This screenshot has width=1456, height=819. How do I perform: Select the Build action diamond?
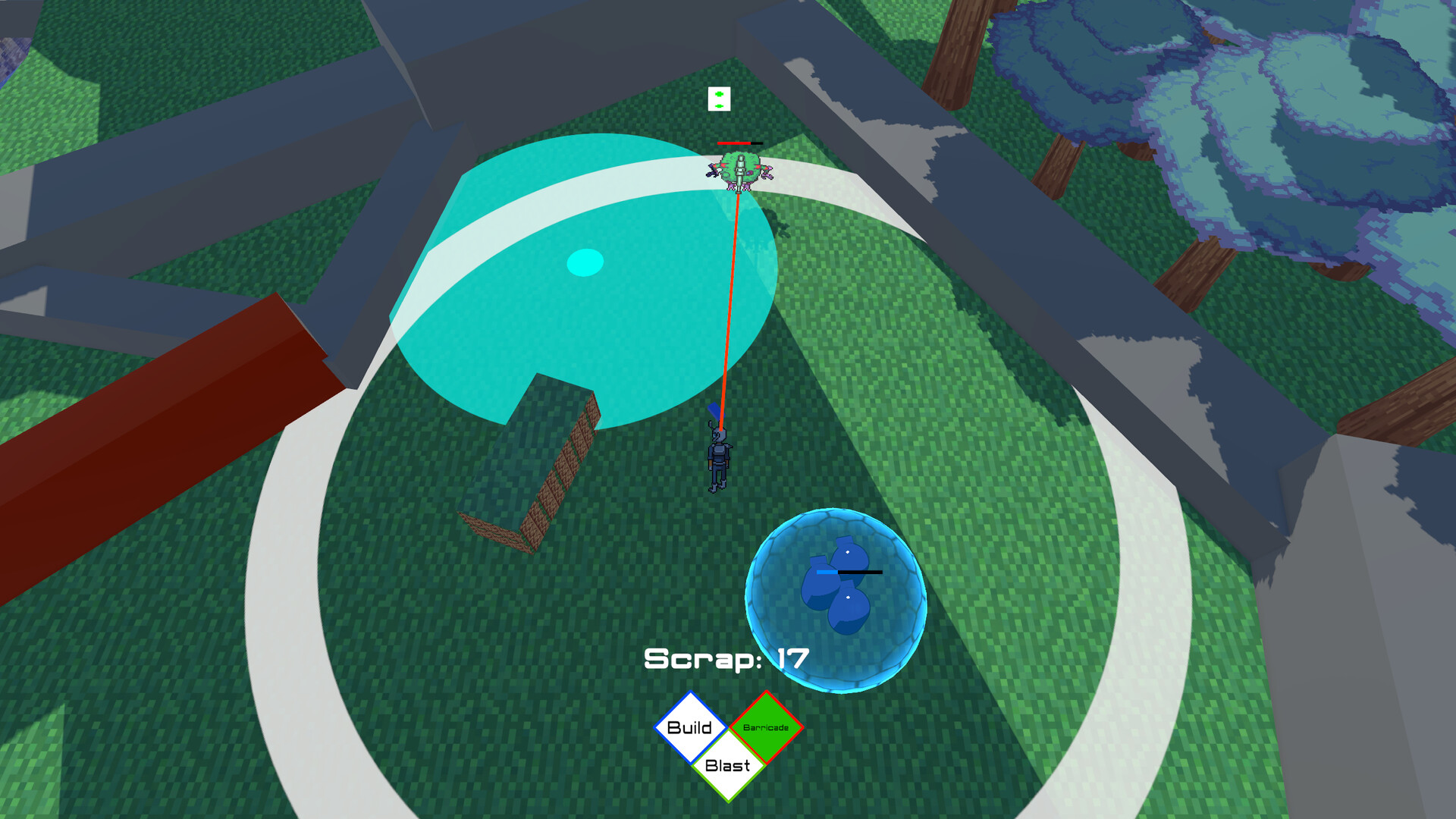click(691, 729)
